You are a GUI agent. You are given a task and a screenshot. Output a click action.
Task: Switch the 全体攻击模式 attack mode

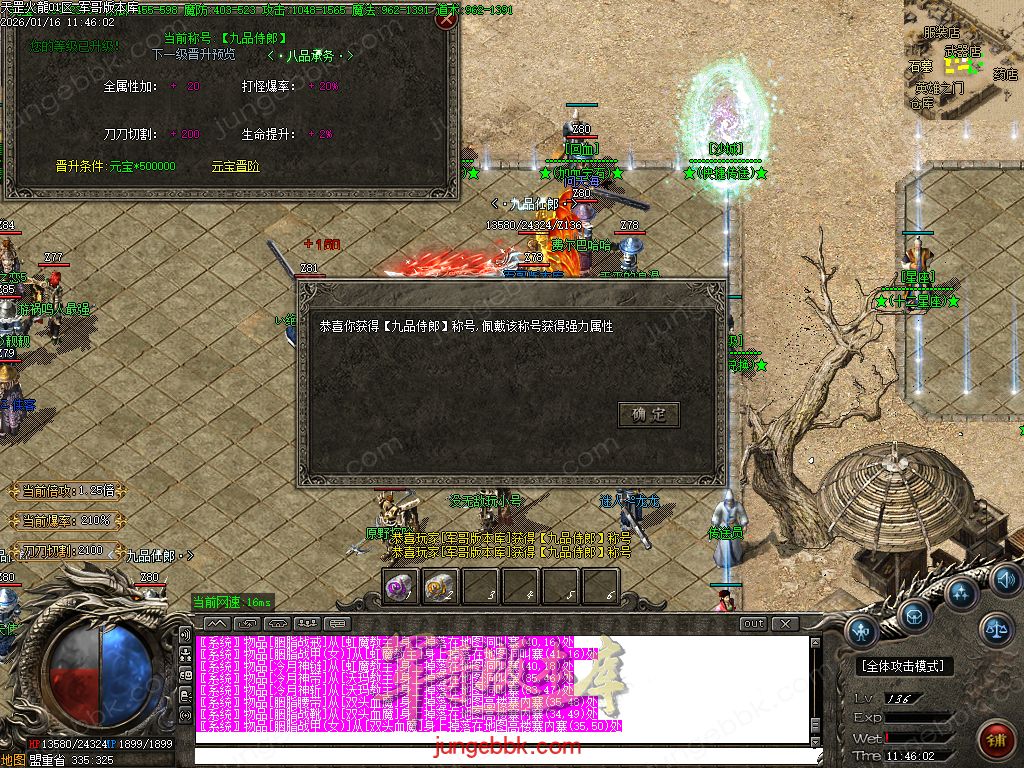coord(906,666)
